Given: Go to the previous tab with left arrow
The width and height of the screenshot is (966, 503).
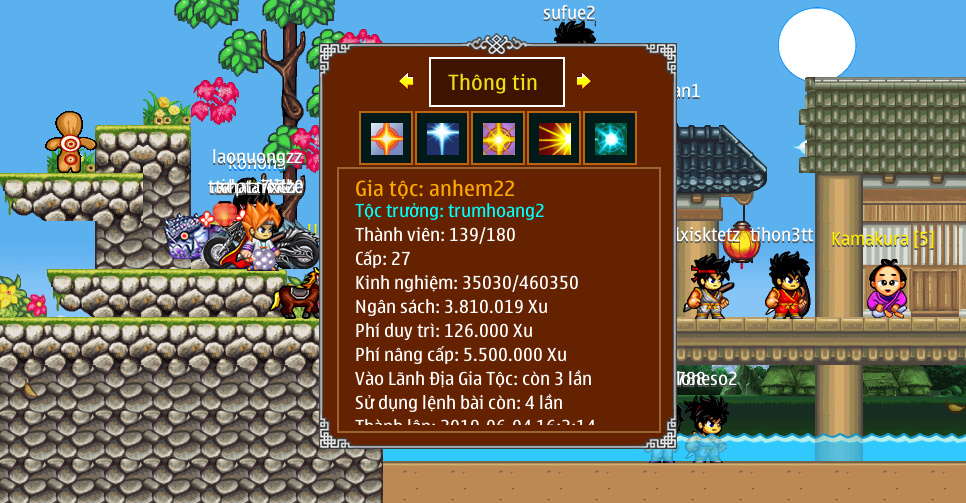Looking at the screenshot, I should click(406, 81).
